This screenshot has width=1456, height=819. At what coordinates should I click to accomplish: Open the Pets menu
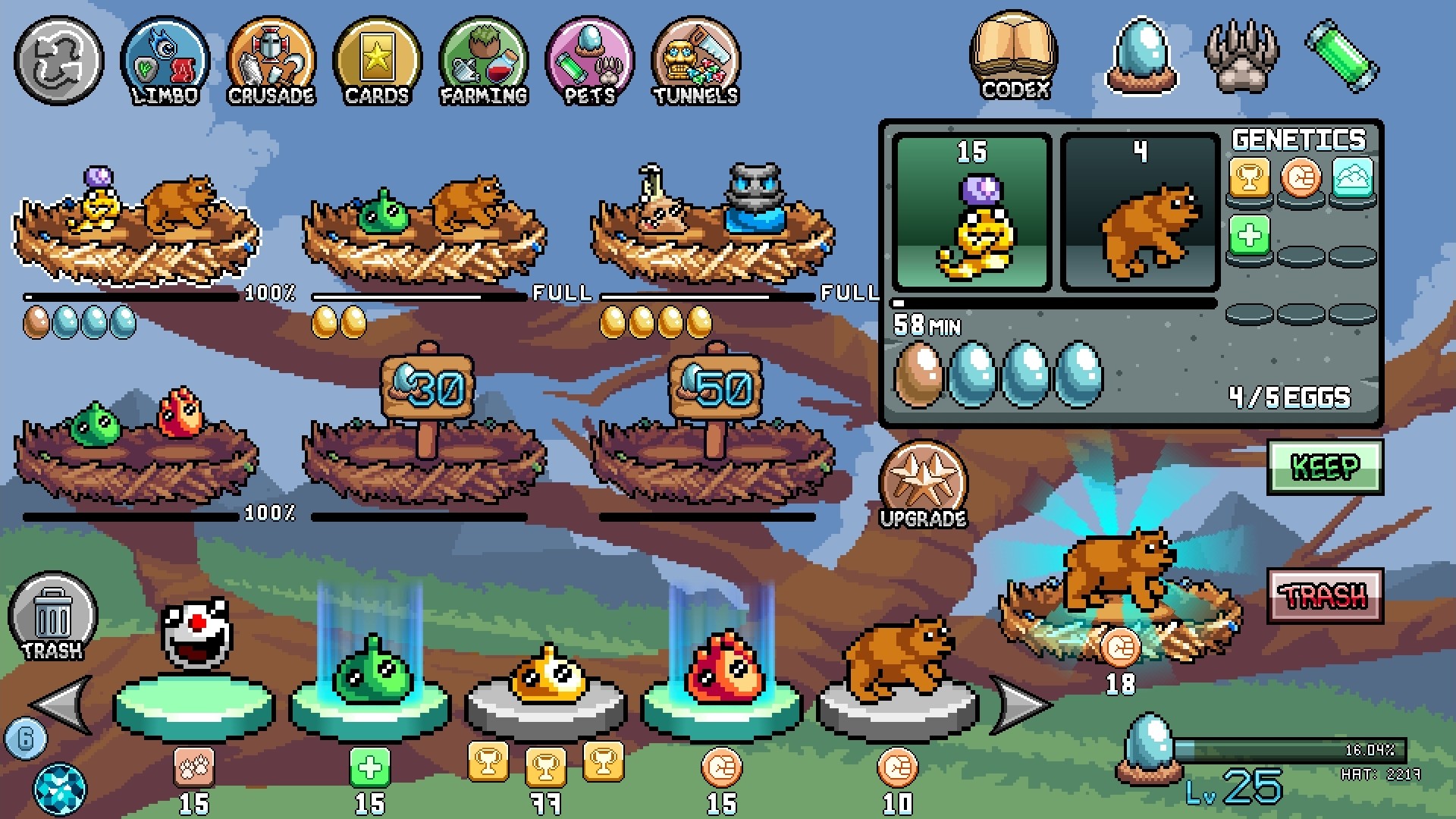(x=590, y=61)
